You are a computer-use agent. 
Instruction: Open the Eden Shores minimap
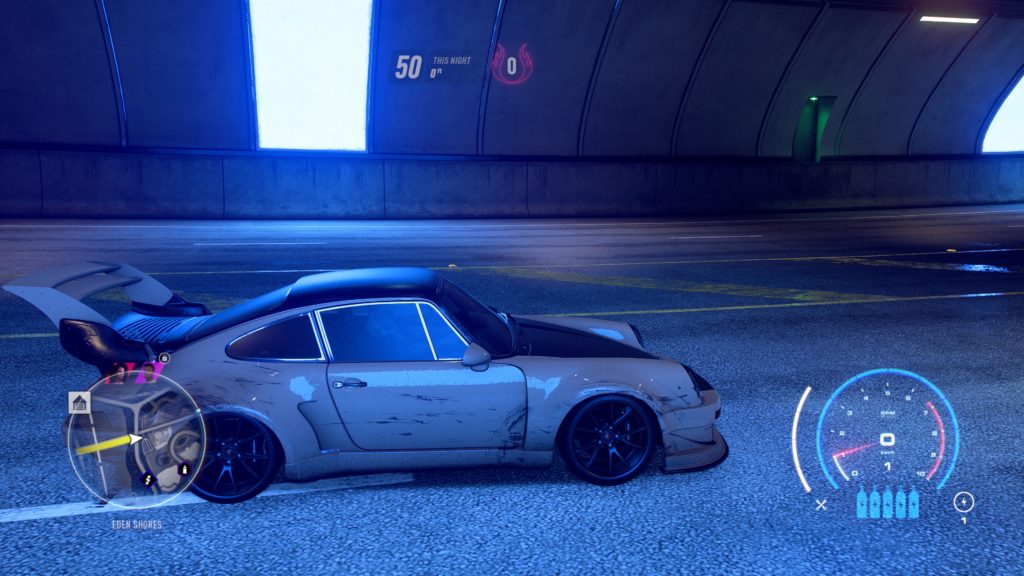[x=136, y=440]
